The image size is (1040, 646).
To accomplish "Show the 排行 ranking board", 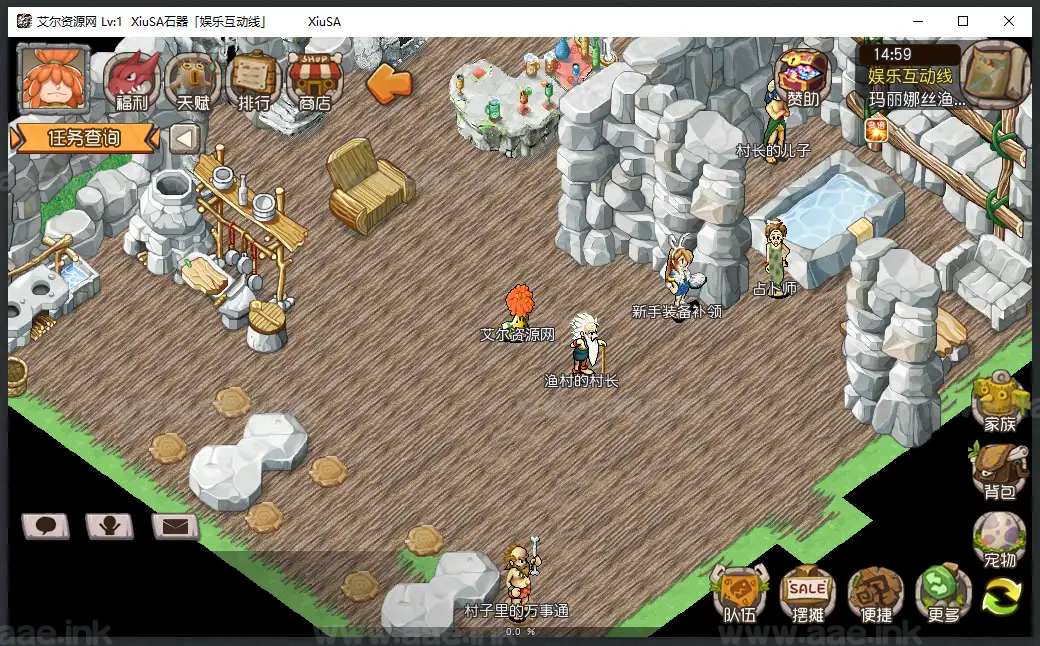I will point(253,80).
